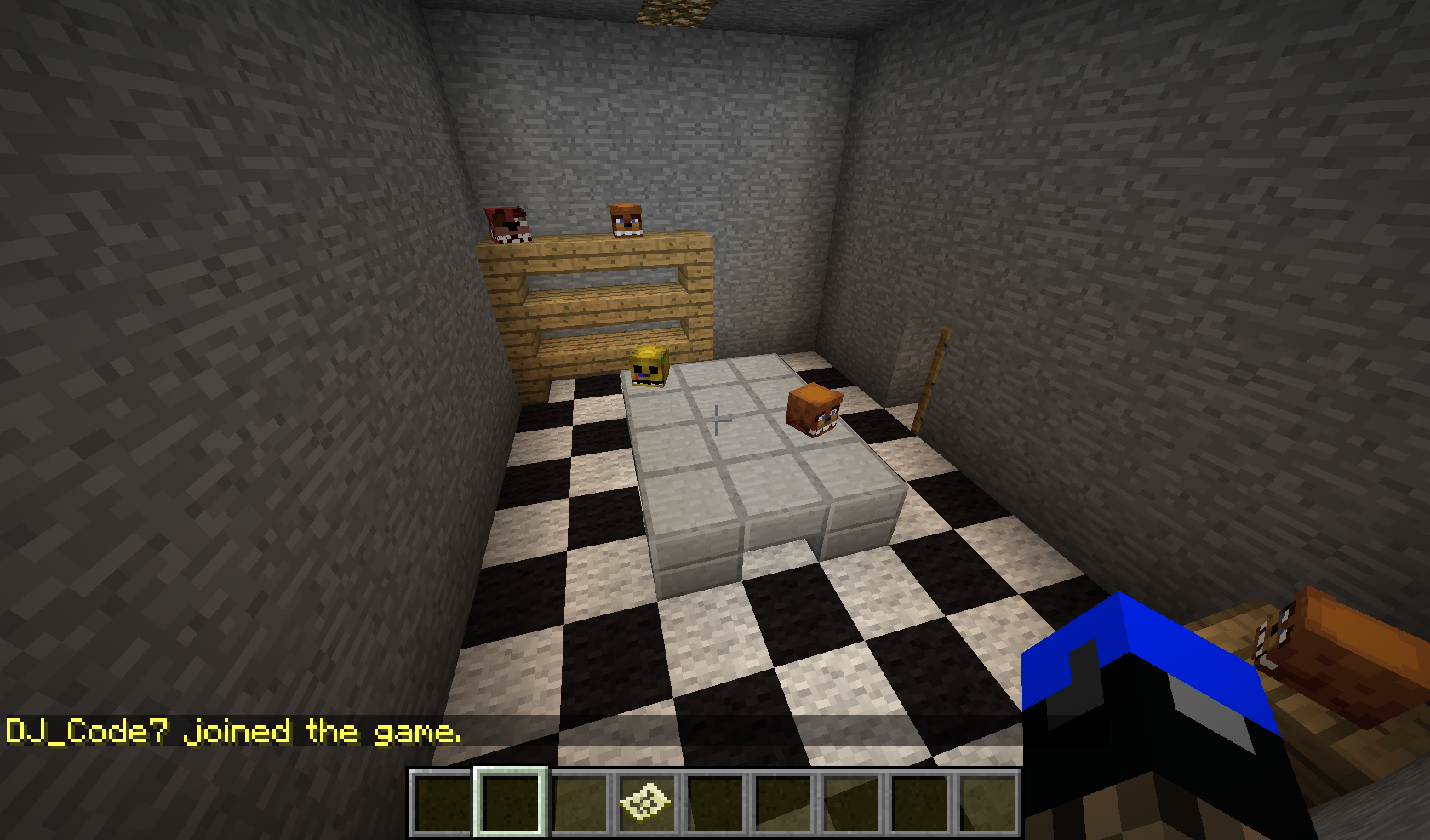Image resolution: width=1430 pixels, height=840 pixels.
Task: Select the map item in the hotbar
Action: tap(645, 802)
